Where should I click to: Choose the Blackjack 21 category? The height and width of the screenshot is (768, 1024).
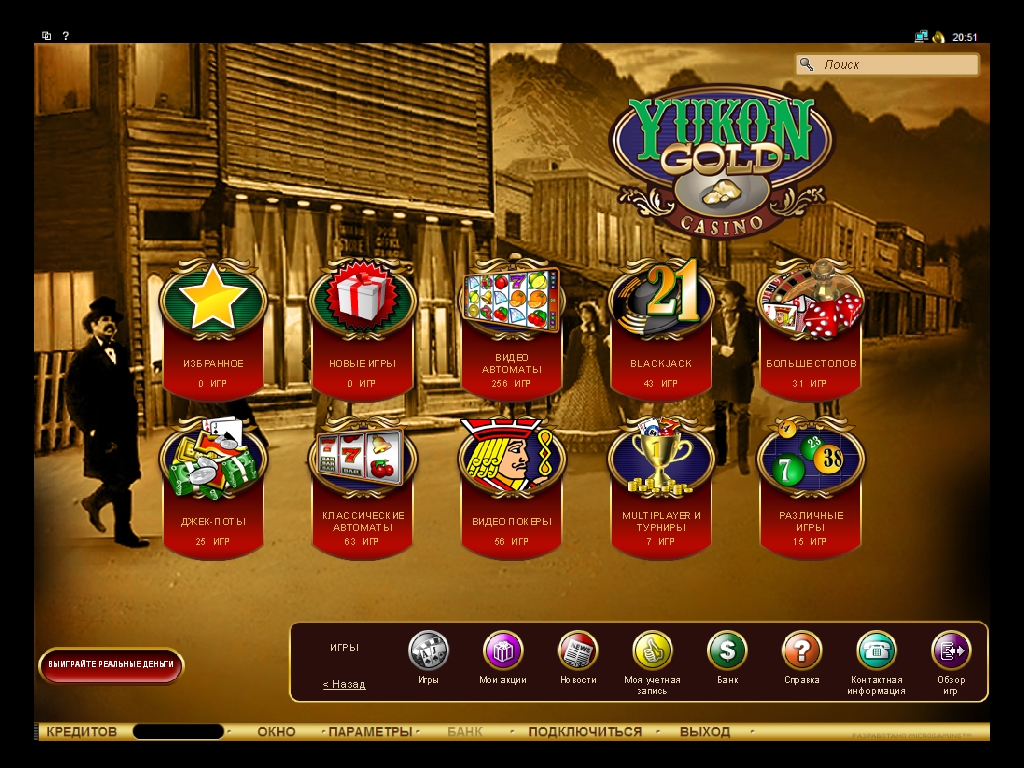(x=661, y=300)
